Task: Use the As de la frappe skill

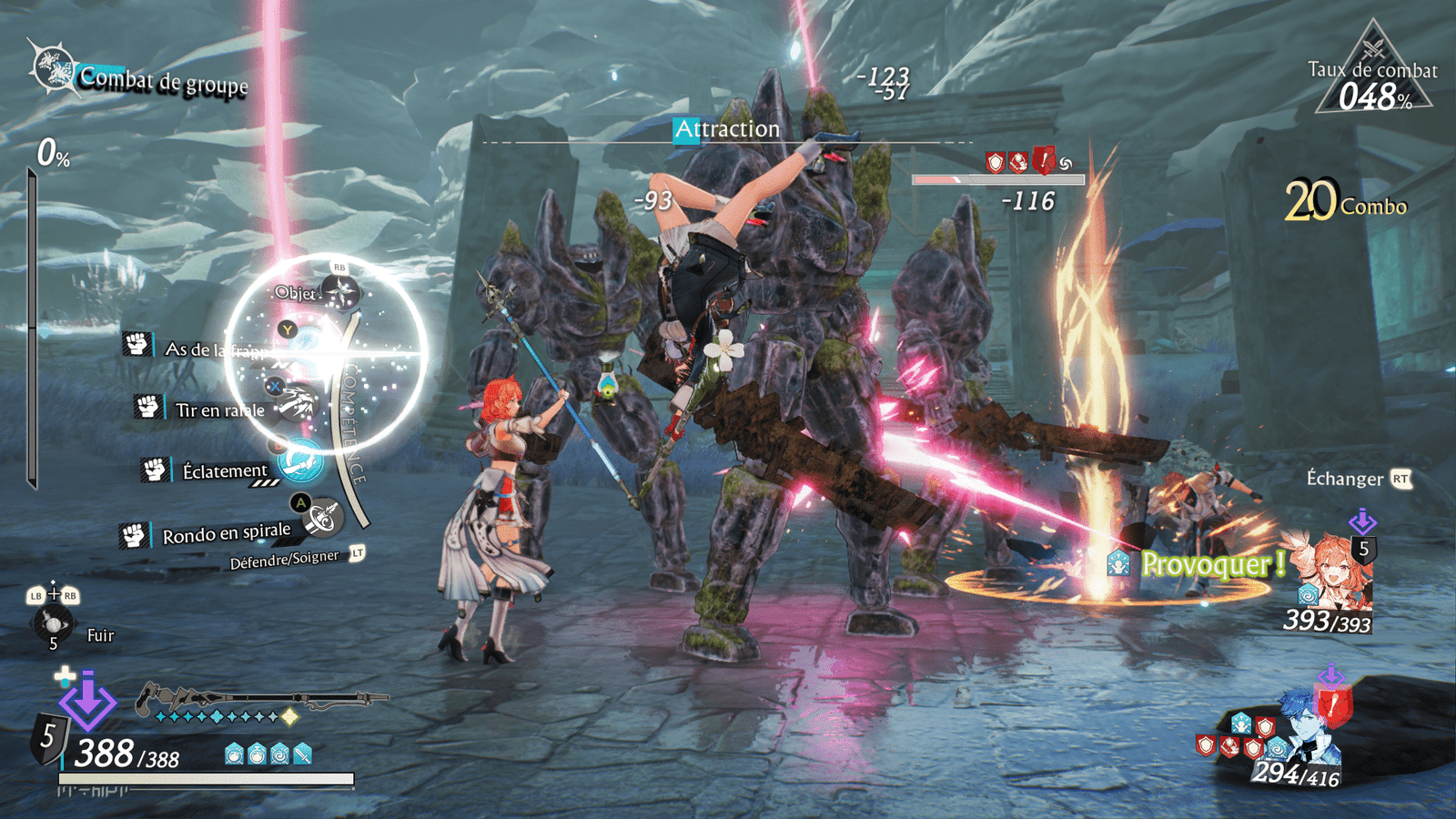Action: click(215, 349)
